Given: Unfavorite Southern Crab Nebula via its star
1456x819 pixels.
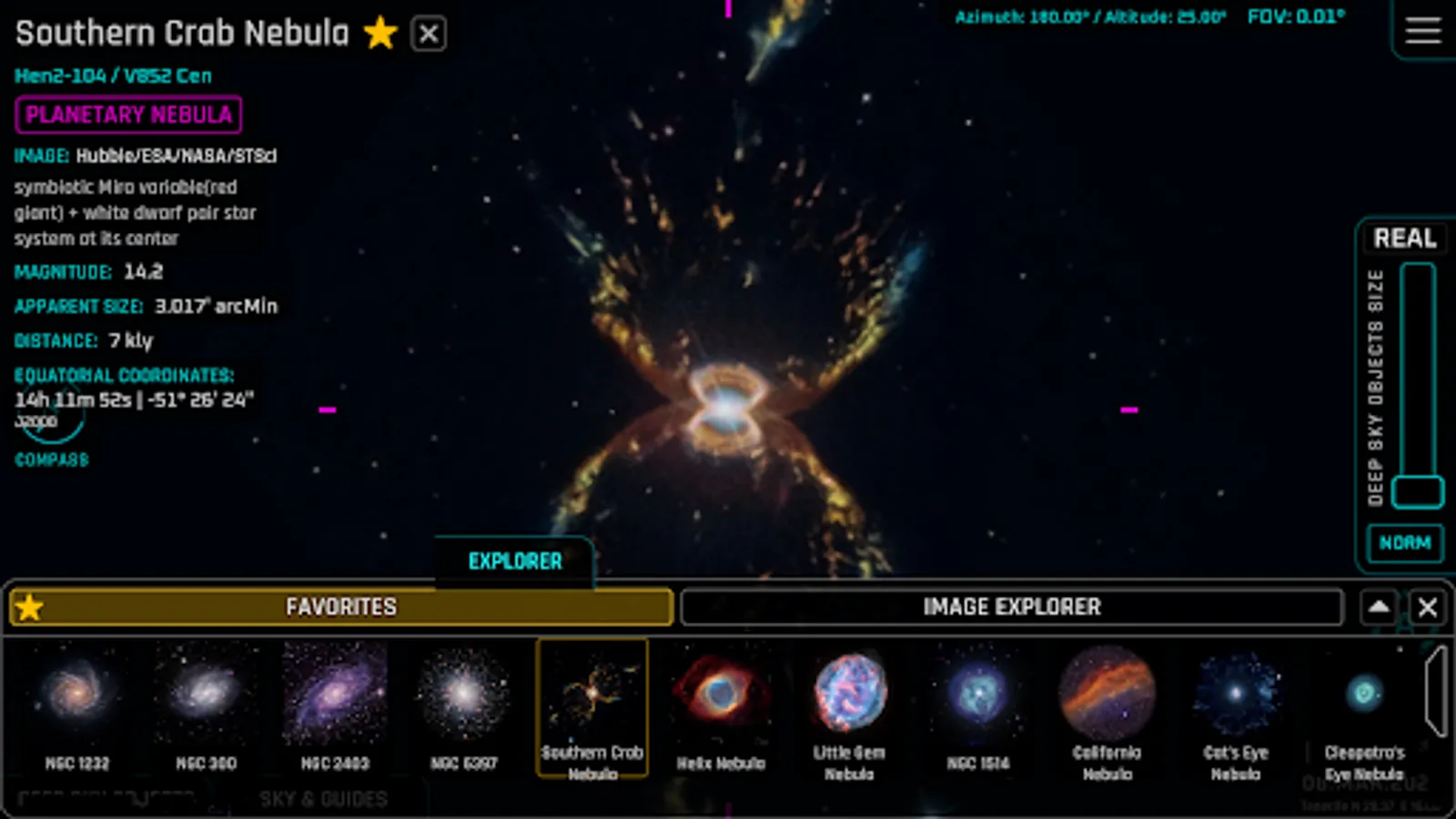Looking at the screenshot, I should pos(381,33).
